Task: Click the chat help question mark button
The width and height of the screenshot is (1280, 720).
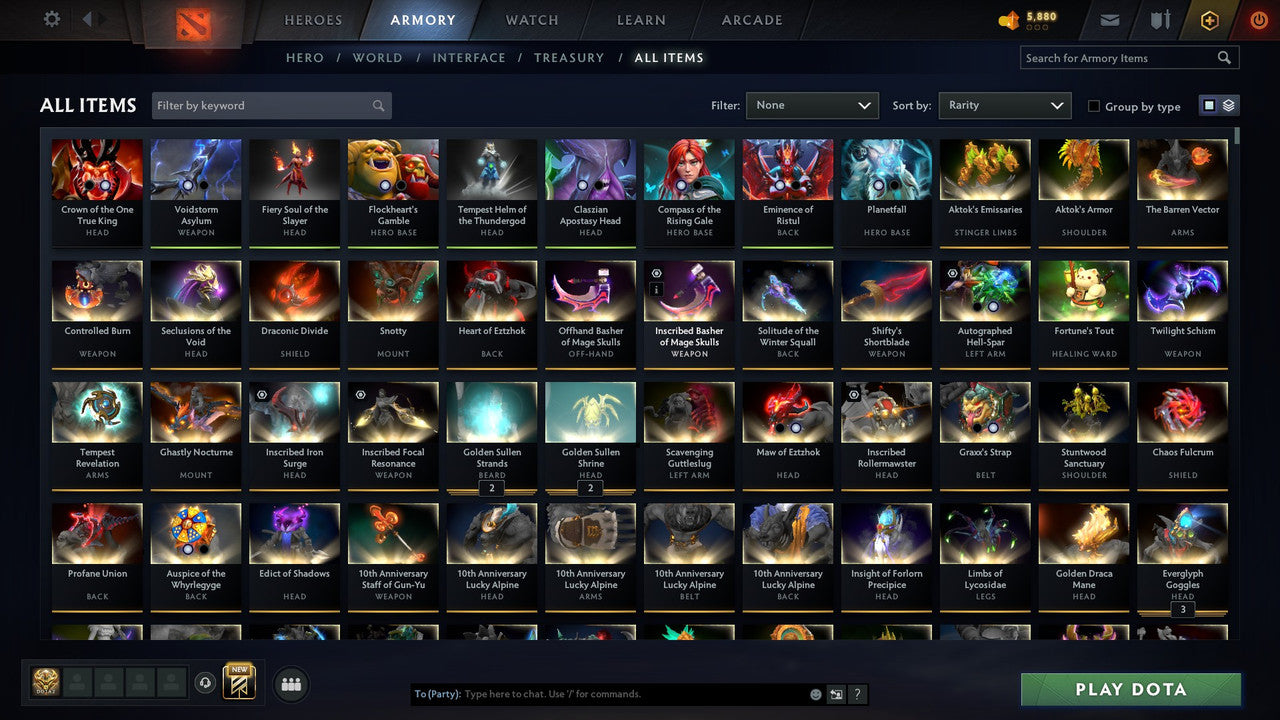Action: click(x=857, y=693)
